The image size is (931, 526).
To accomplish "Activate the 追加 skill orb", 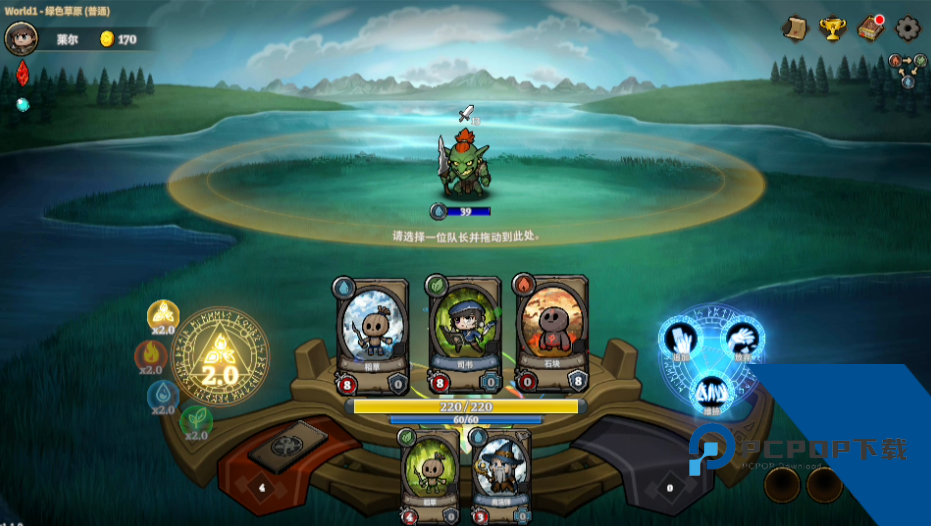I will click(x=680, y=340).
